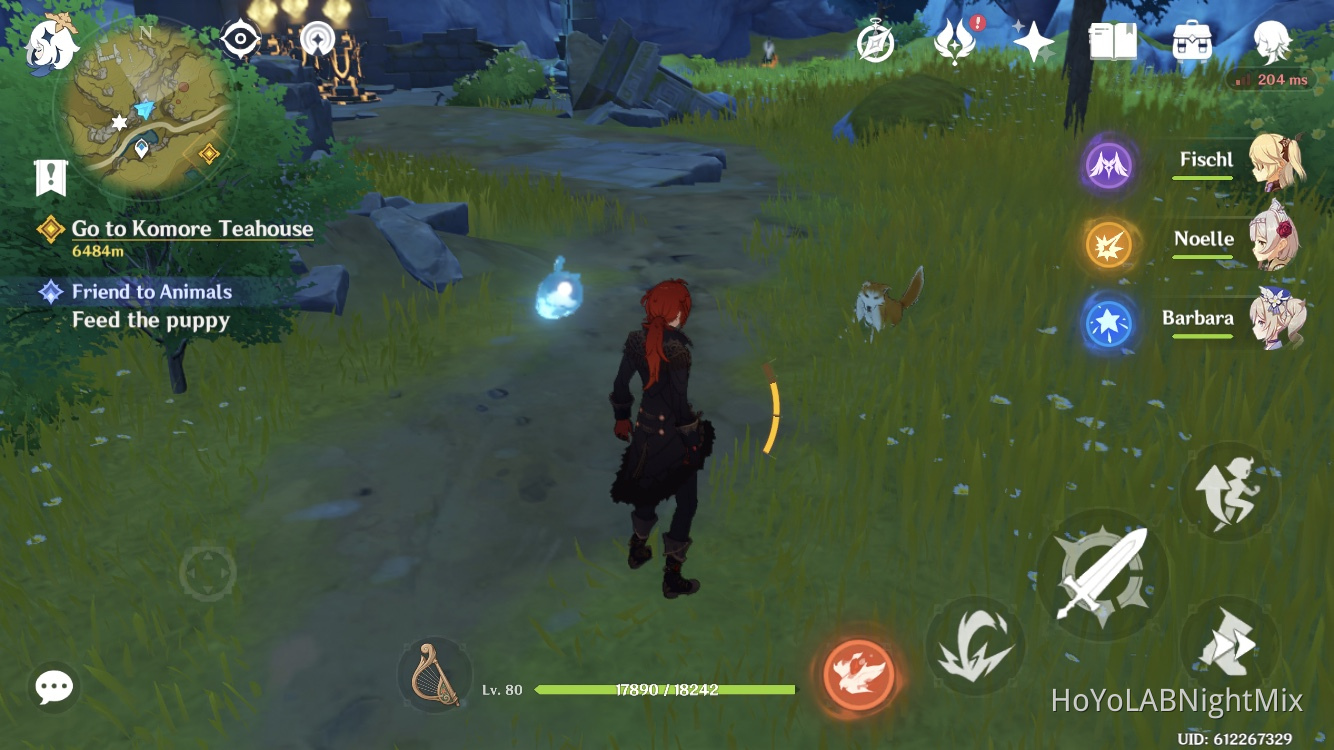Open the Character screen portrait icon
The height and width of the screenshot is (750, 1334).
click(1270, 40)
